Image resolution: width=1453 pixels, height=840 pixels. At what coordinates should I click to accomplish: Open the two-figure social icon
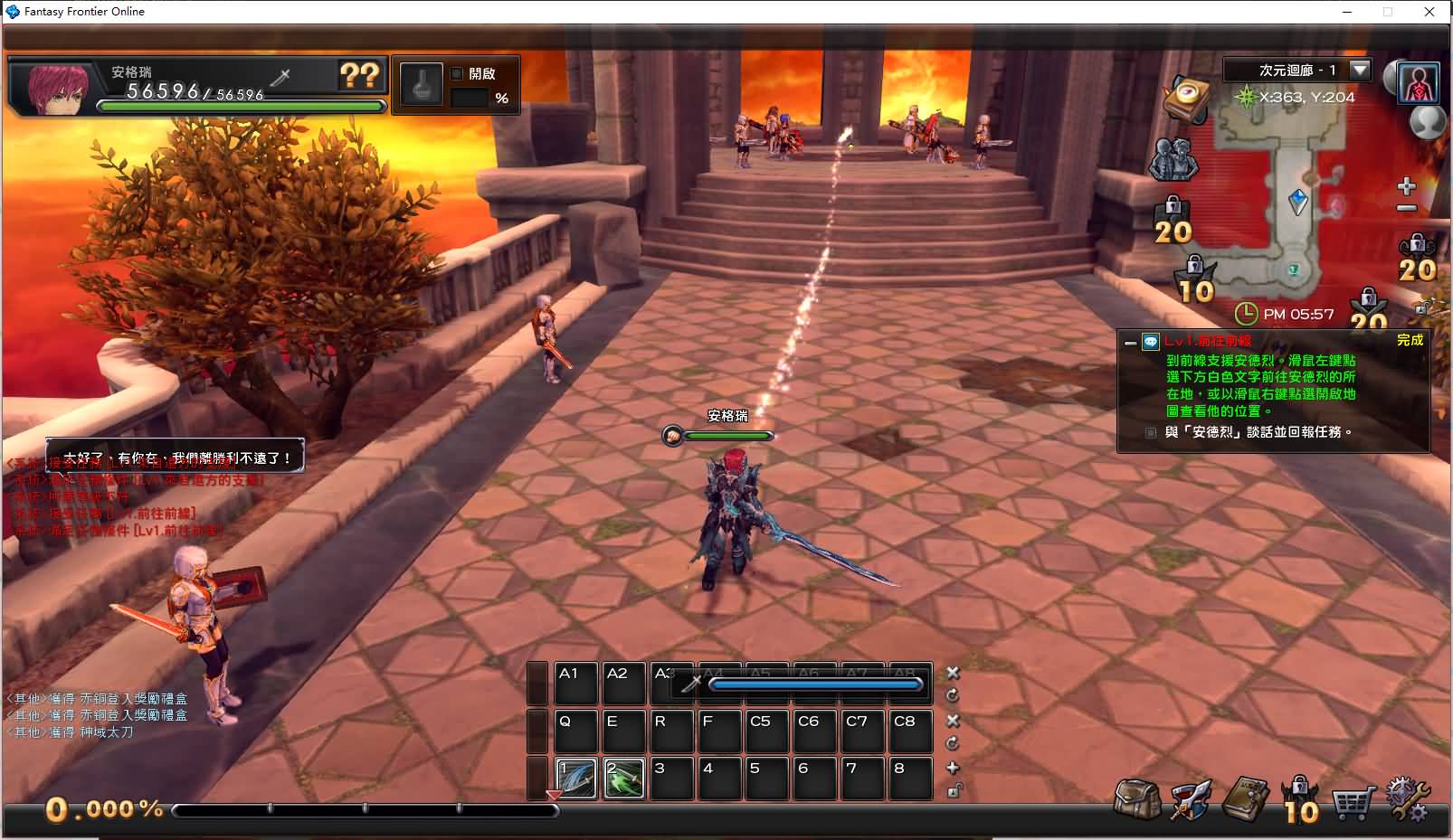1173,160
